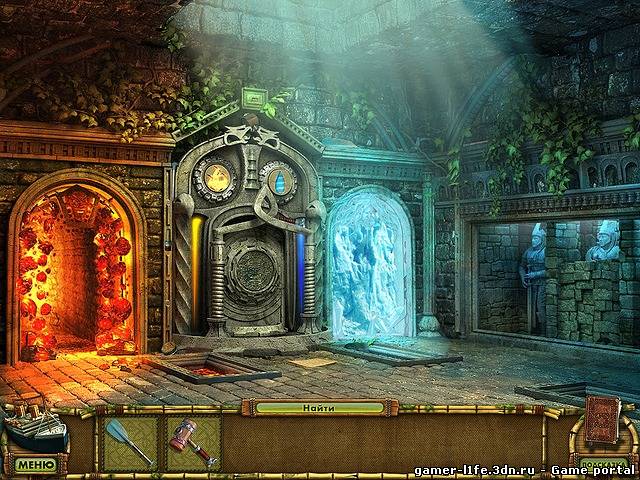Select the paddle in the inventory
The image size is (640, 480).
[131, 443]
